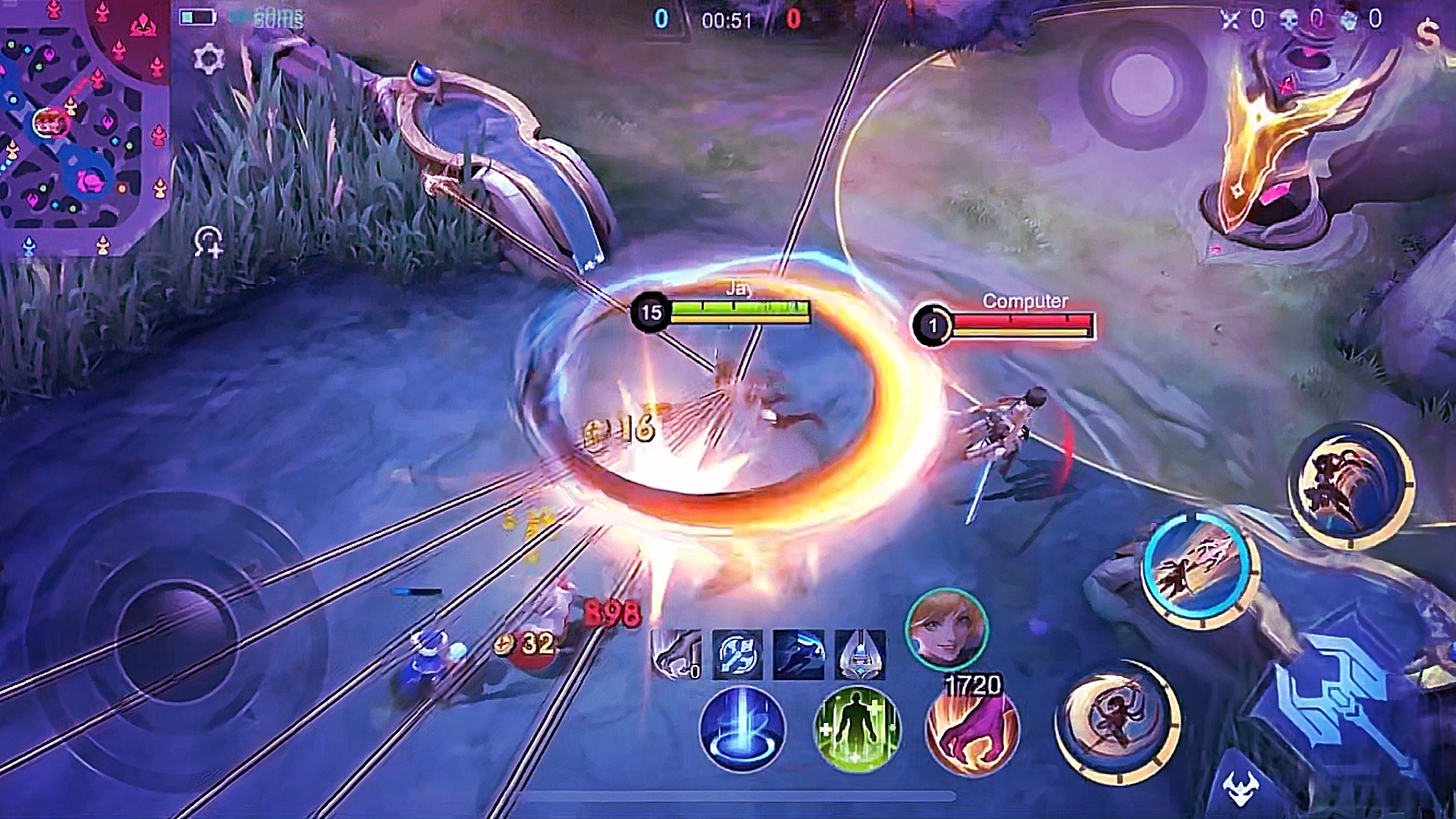
Task: Choose the dashing figure icon
Action: click(799, 654)
